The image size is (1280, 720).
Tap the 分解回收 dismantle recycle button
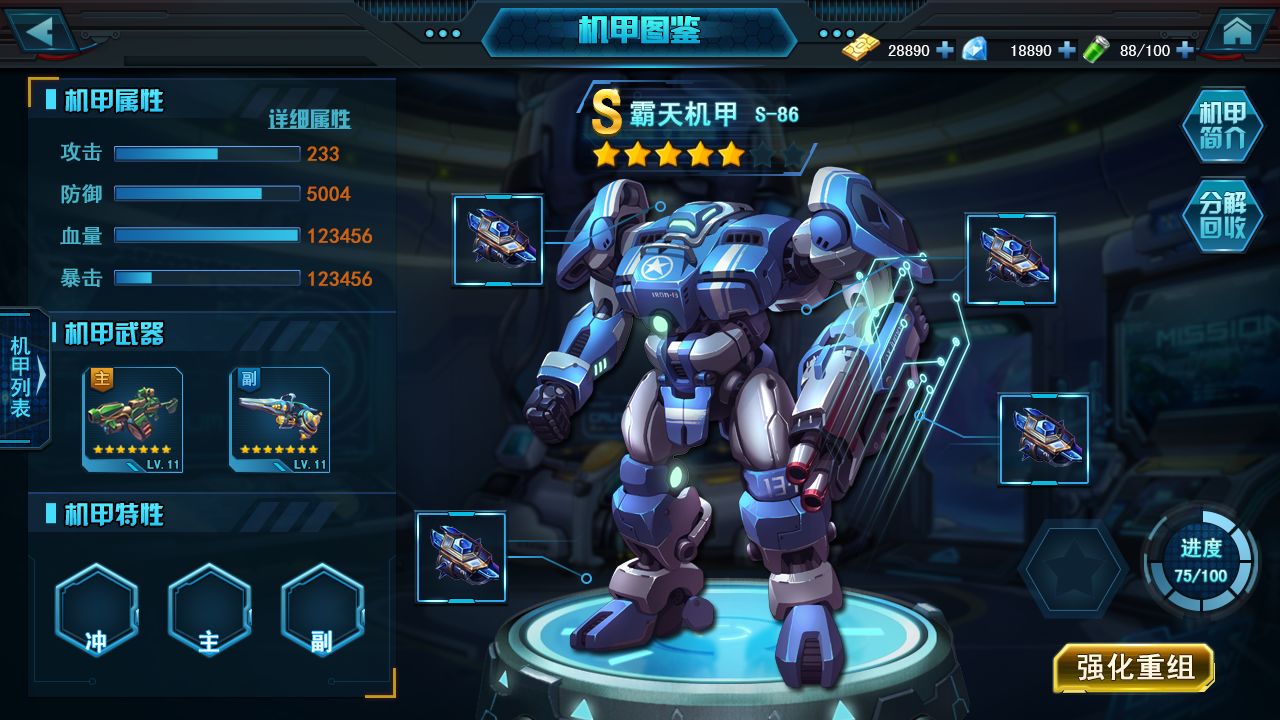(x=1222, y=215)
